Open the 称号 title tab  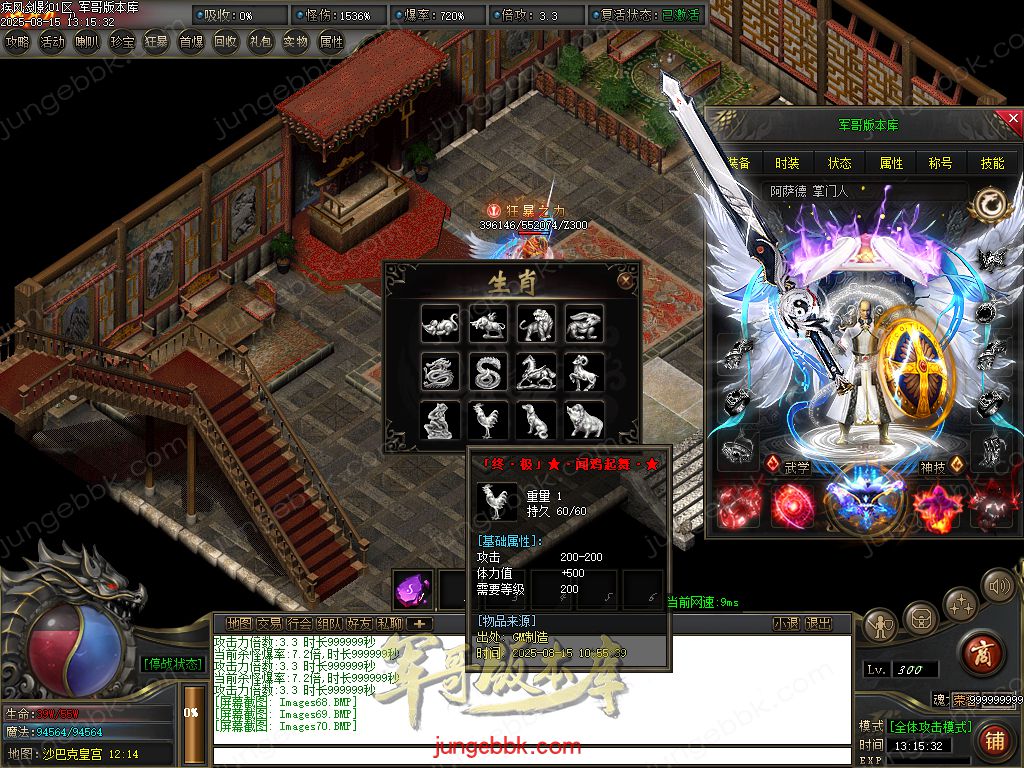pyautogui.click(x=941, y=163)
